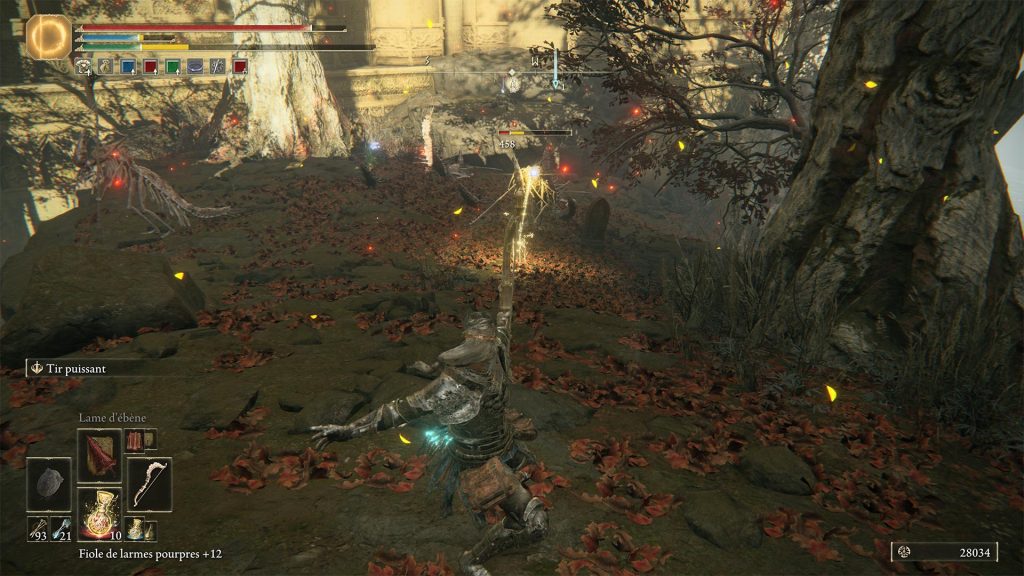
Task: Choose the arrow slot showing 93
Action: 37,529
